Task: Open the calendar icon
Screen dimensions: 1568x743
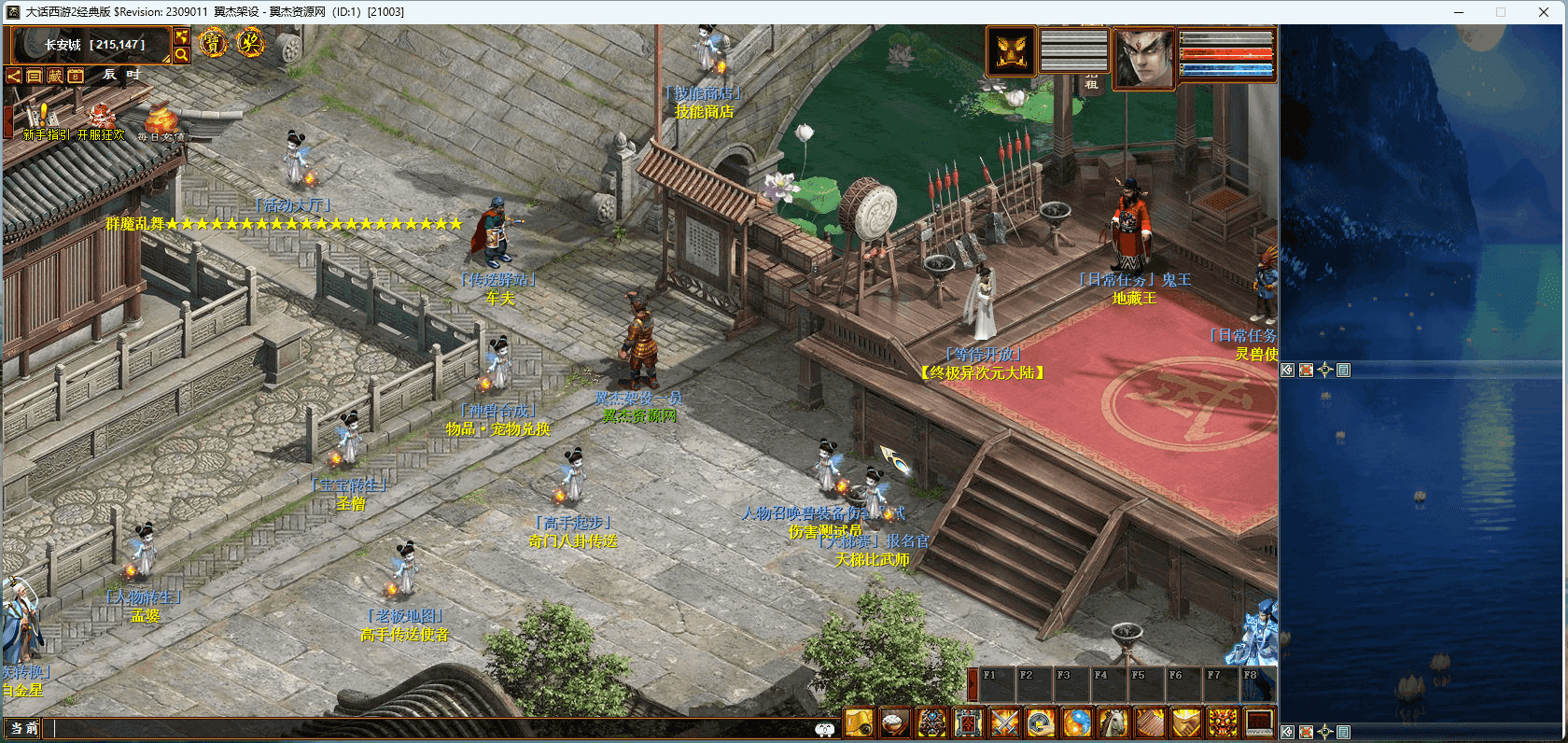Action: coord(76,76)
